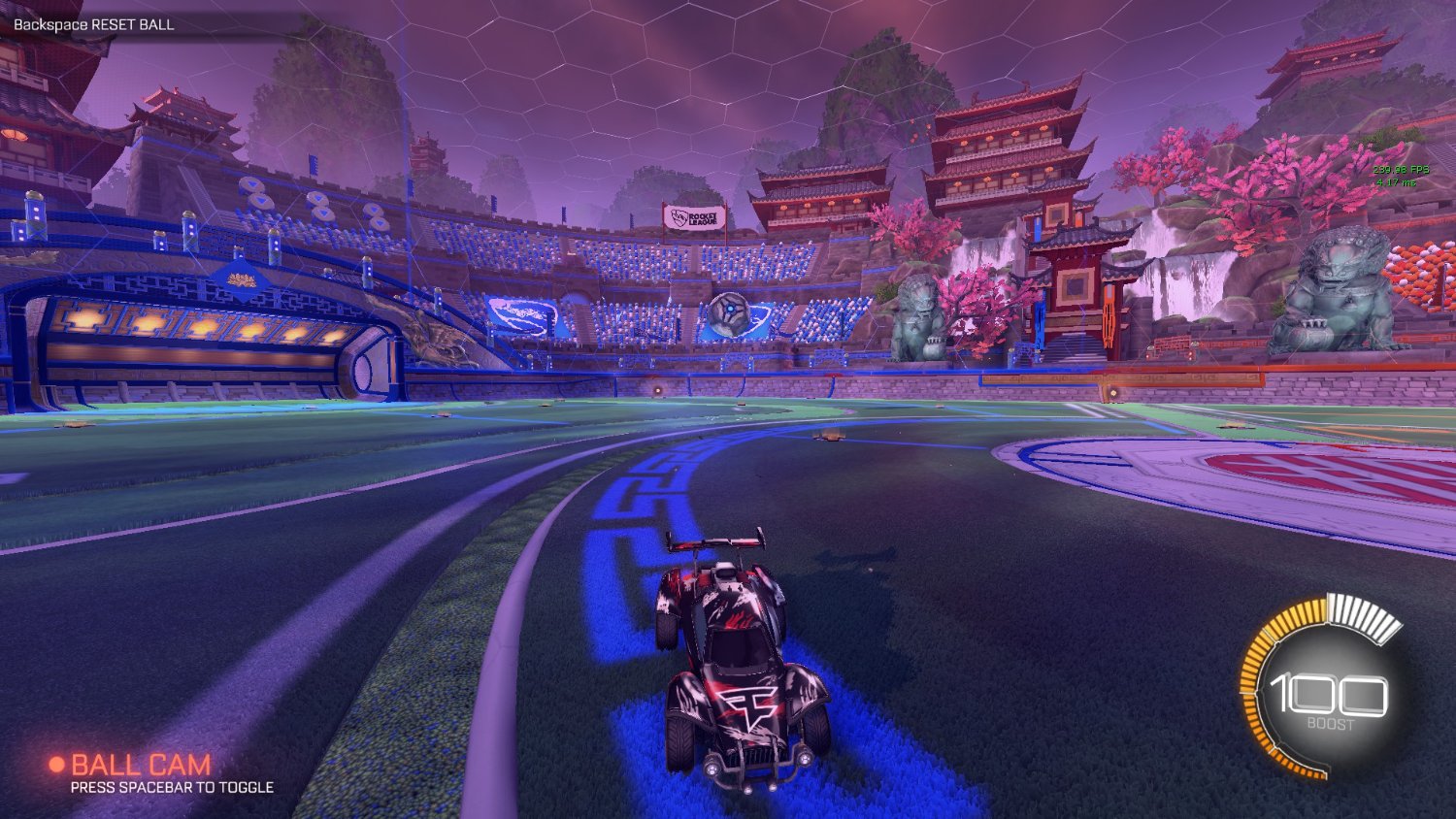Click the gold emblem on the blue goal arch
The height and width of the screenshot is (819, 1456).
coord(240,281)
